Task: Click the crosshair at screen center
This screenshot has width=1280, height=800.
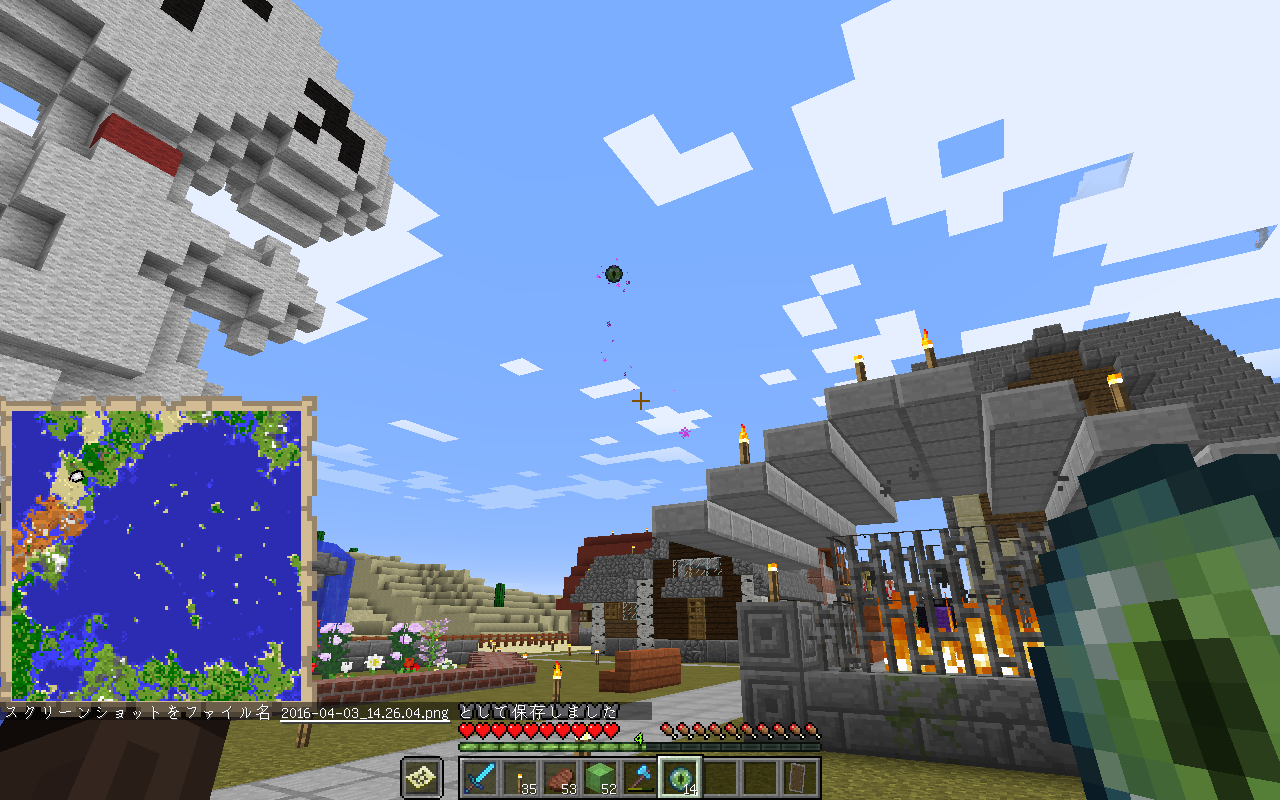Action: (640, 400)
